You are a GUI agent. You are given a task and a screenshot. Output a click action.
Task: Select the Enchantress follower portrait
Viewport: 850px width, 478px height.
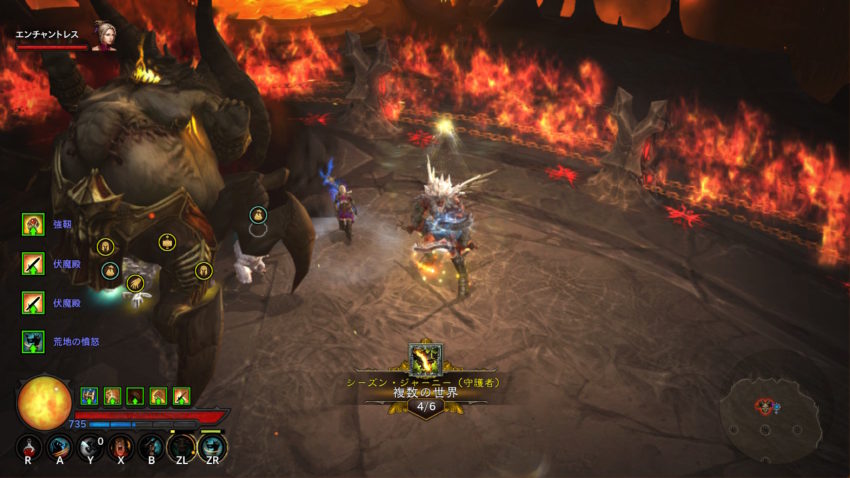(x=102, y=34)
